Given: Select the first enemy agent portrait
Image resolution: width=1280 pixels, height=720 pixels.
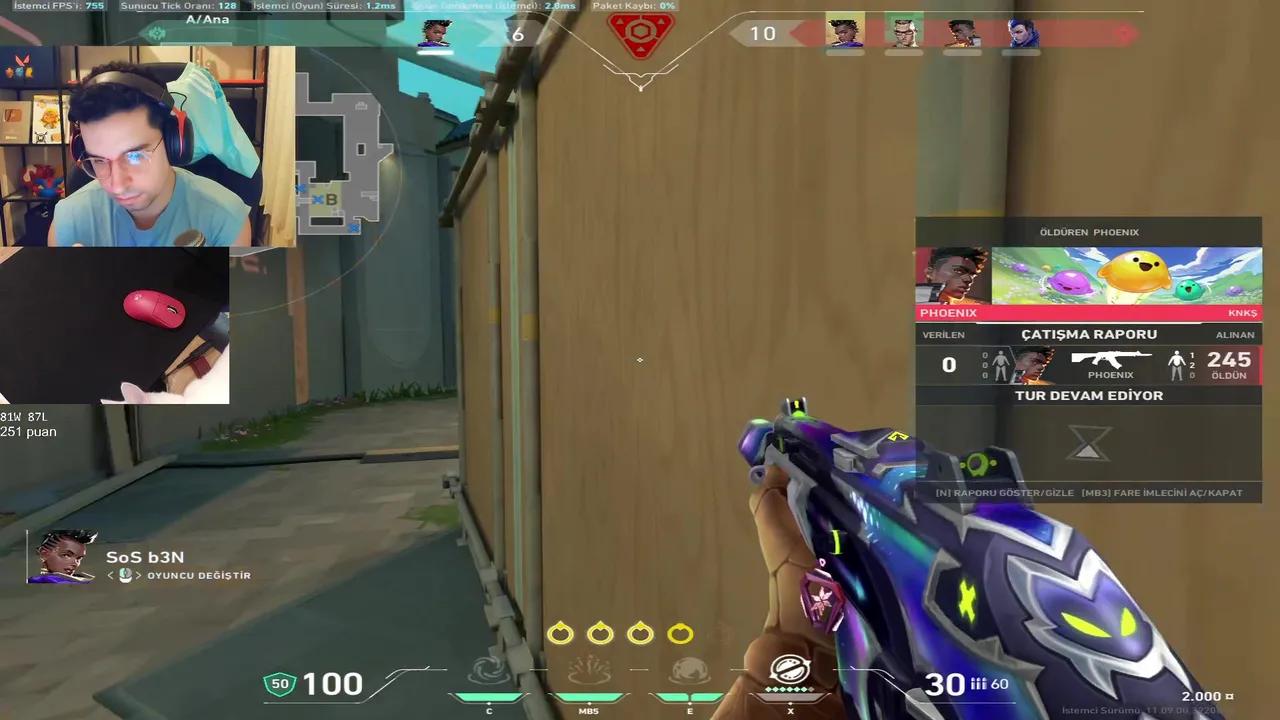Looking at the screenshot, I should pyautogui.click(x=845, y=33).
